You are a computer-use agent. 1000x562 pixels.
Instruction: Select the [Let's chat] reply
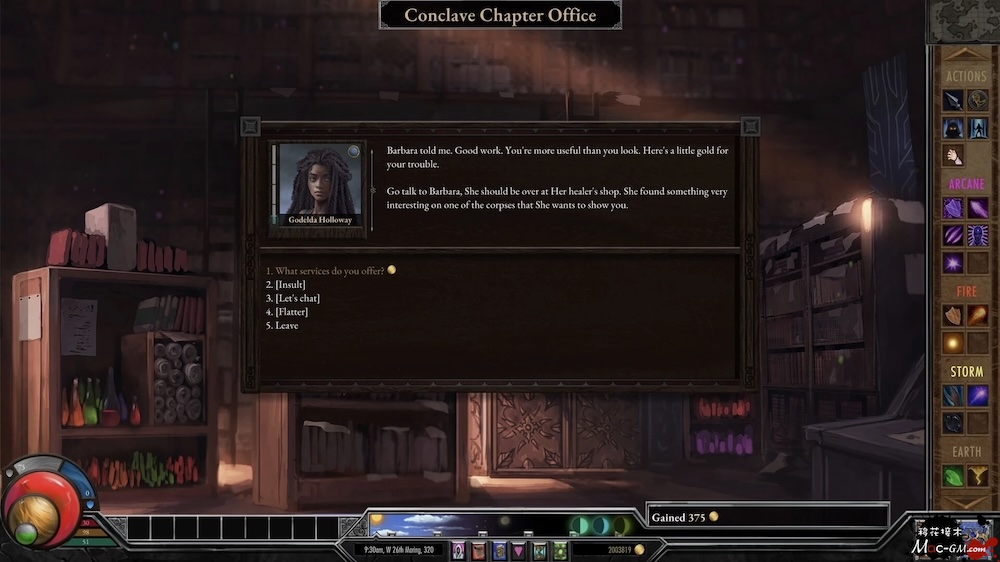[x=296, y=298]
